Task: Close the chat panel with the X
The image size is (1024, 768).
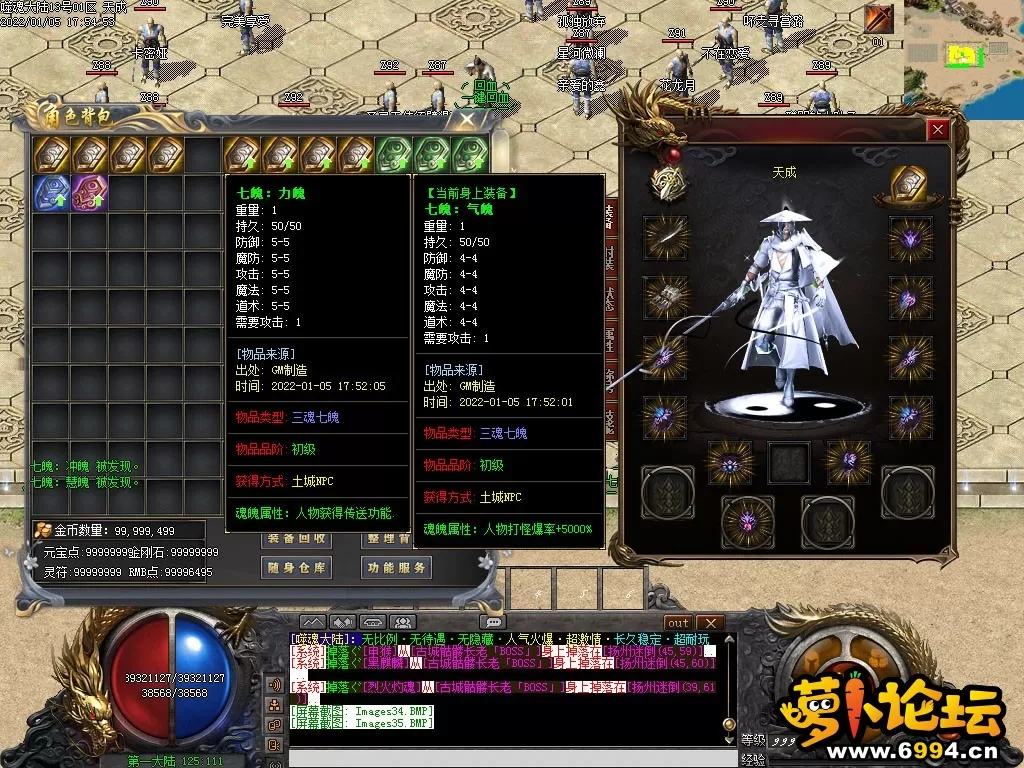Action: [709, 623]
